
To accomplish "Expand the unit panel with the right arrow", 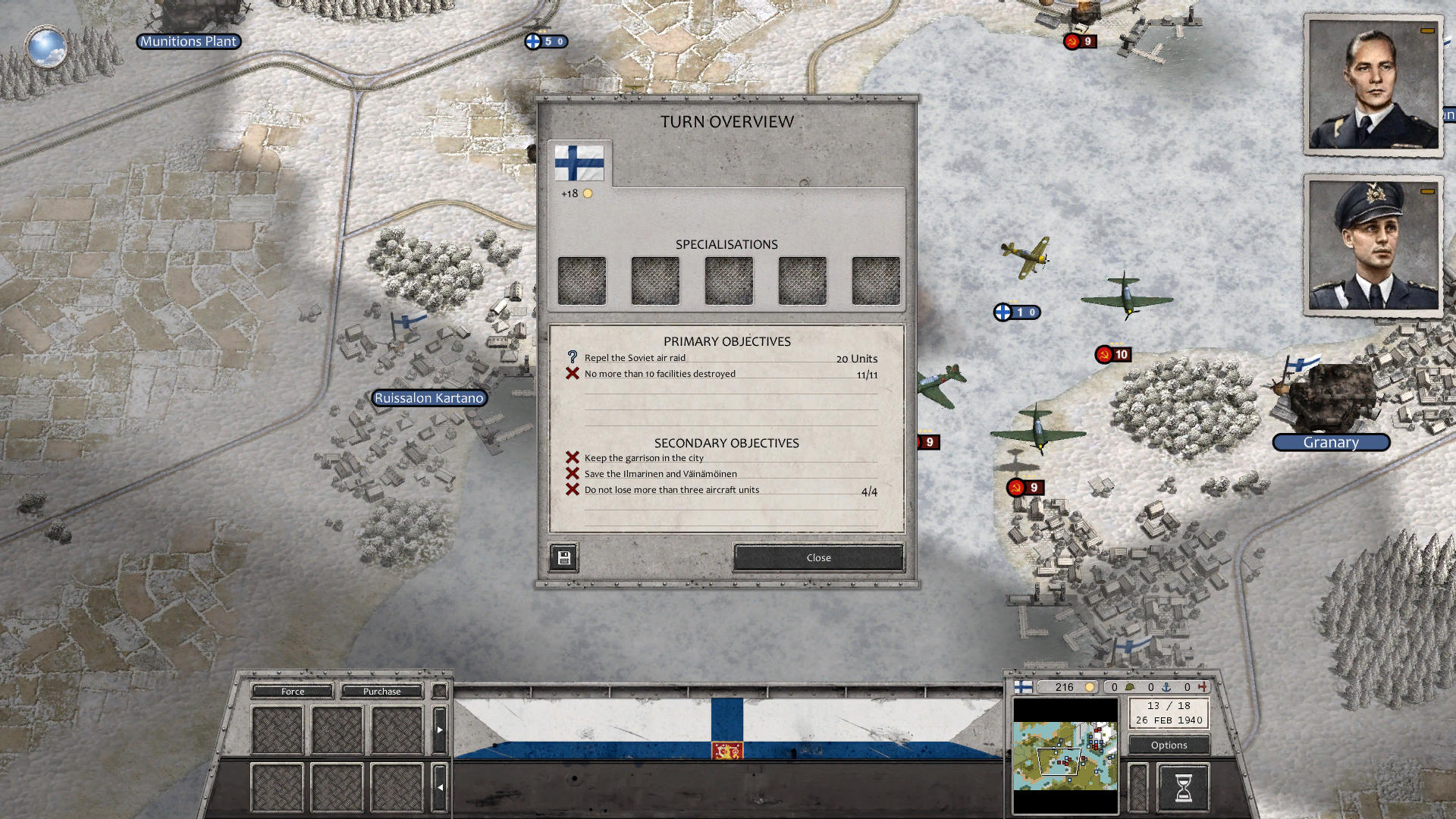I will point(440,730).
